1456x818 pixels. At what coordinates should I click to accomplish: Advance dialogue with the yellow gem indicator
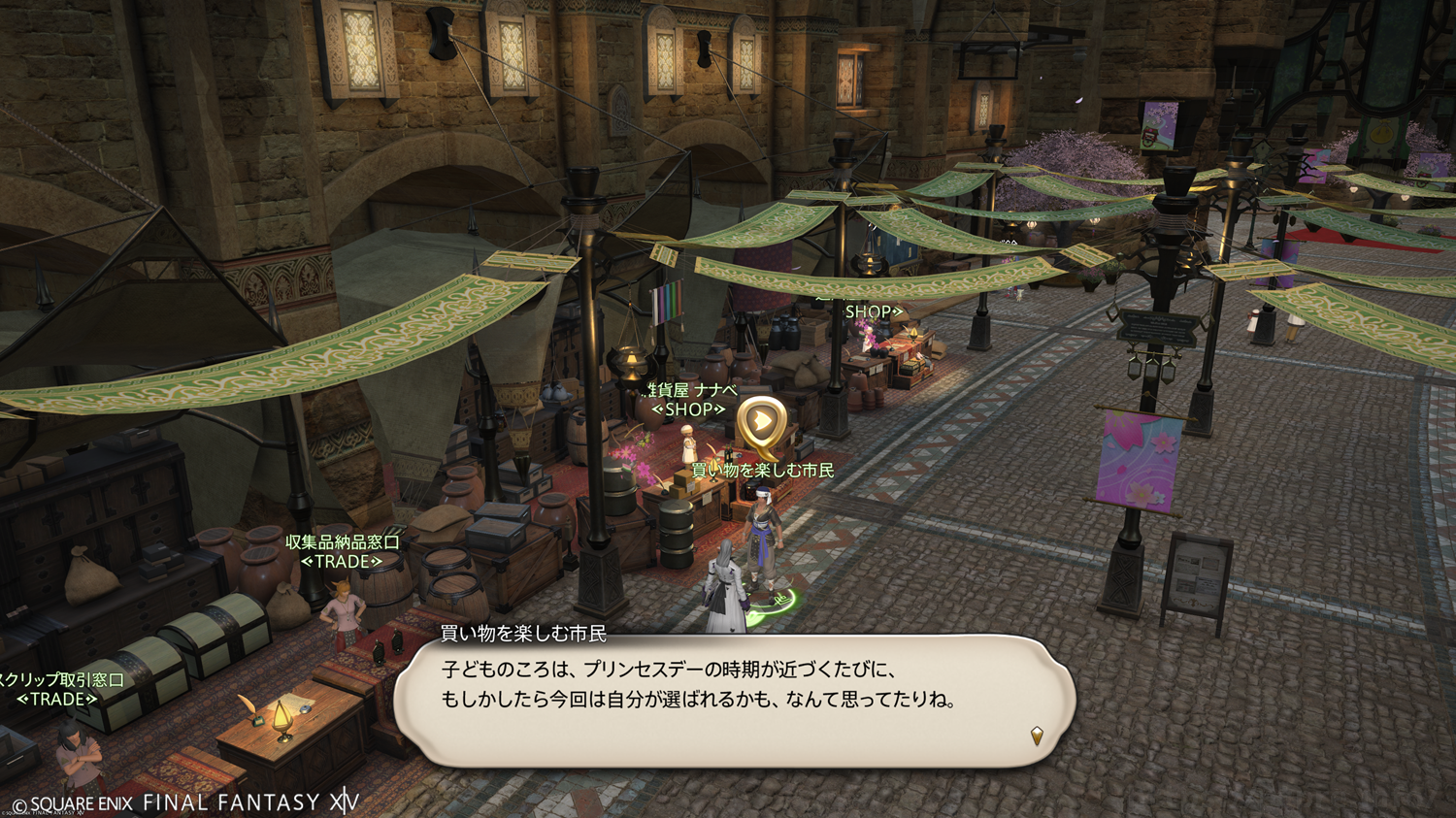[x=1037, y=736]
